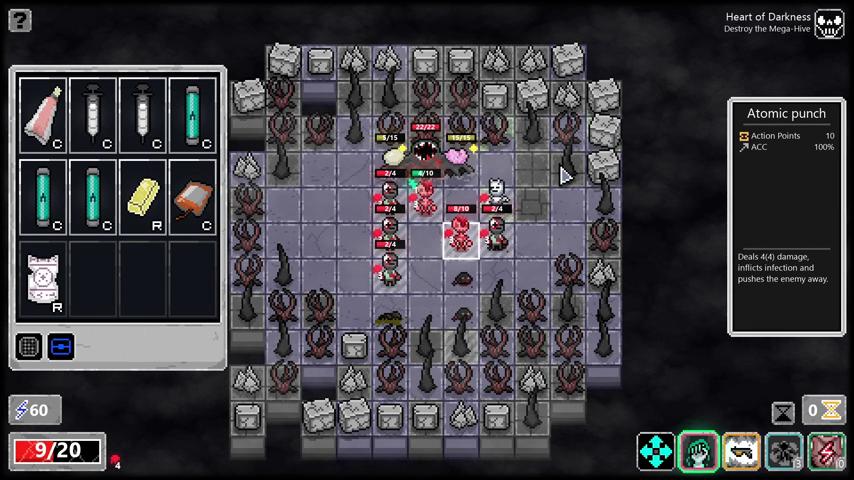Screen dimensions: 854x480
Task: Activate the red lightning bolt ability
Action: 826,451
